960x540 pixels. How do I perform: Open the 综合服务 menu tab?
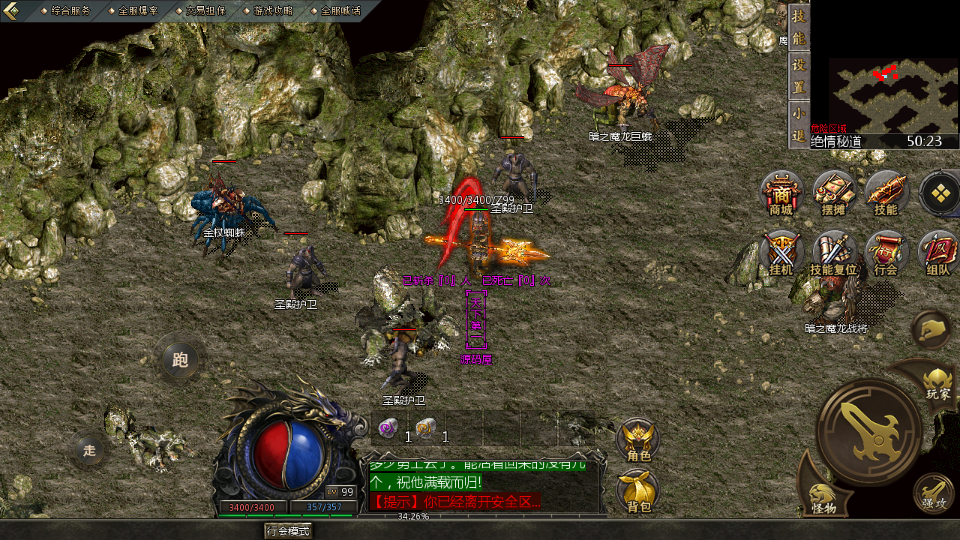point(70,11)
